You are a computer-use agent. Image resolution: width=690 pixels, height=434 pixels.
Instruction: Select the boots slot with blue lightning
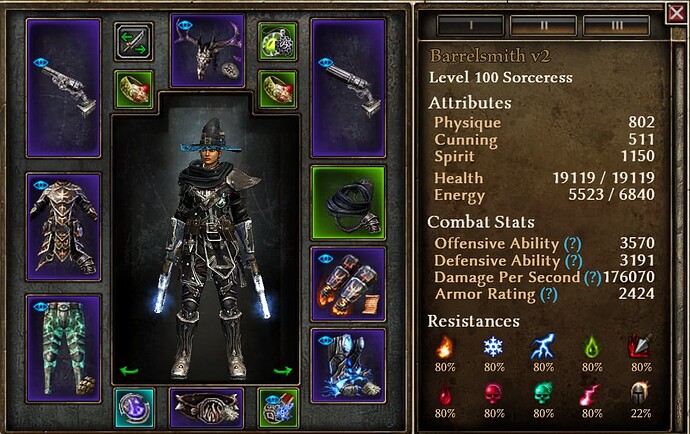pos(349,364)
